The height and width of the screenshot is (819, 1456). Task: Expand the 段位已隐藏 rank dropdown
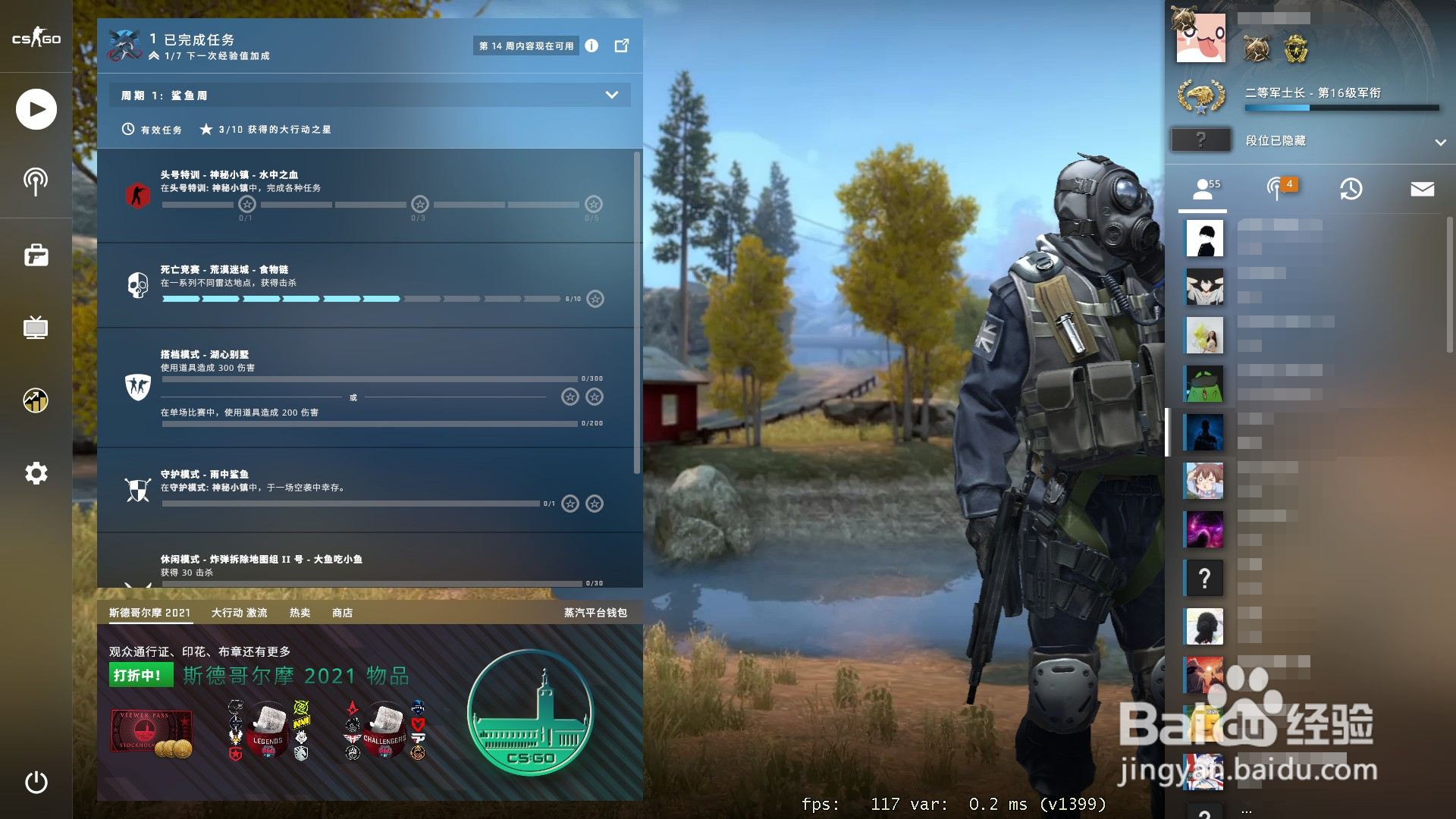tap(1439, 141)
